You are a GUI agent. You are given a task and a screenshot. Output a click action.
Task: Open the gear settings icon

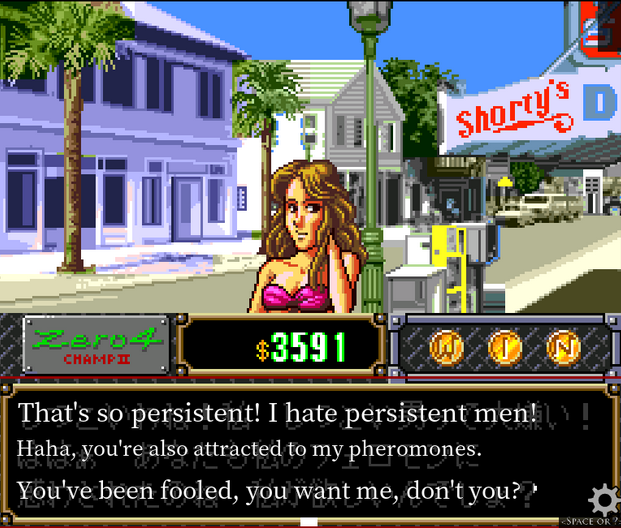(604, 499)
